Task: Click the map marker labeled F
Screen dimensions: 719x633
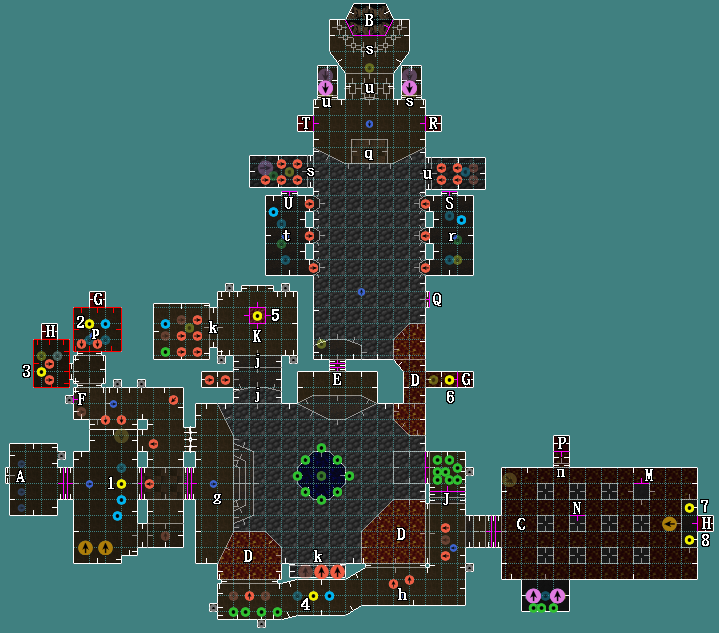Action: coord(82,399)
